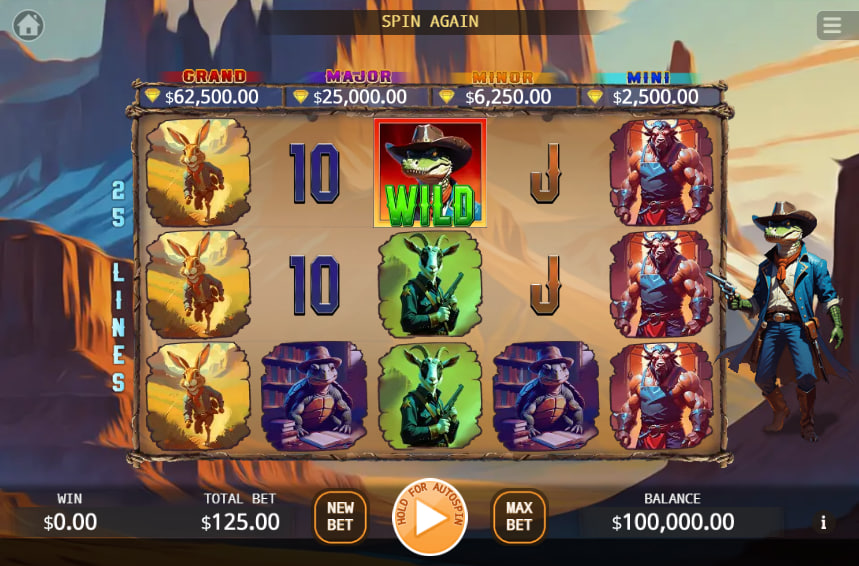Screen dimensions: 859x566
Task: Click the New Bet button
Action: 340,516
